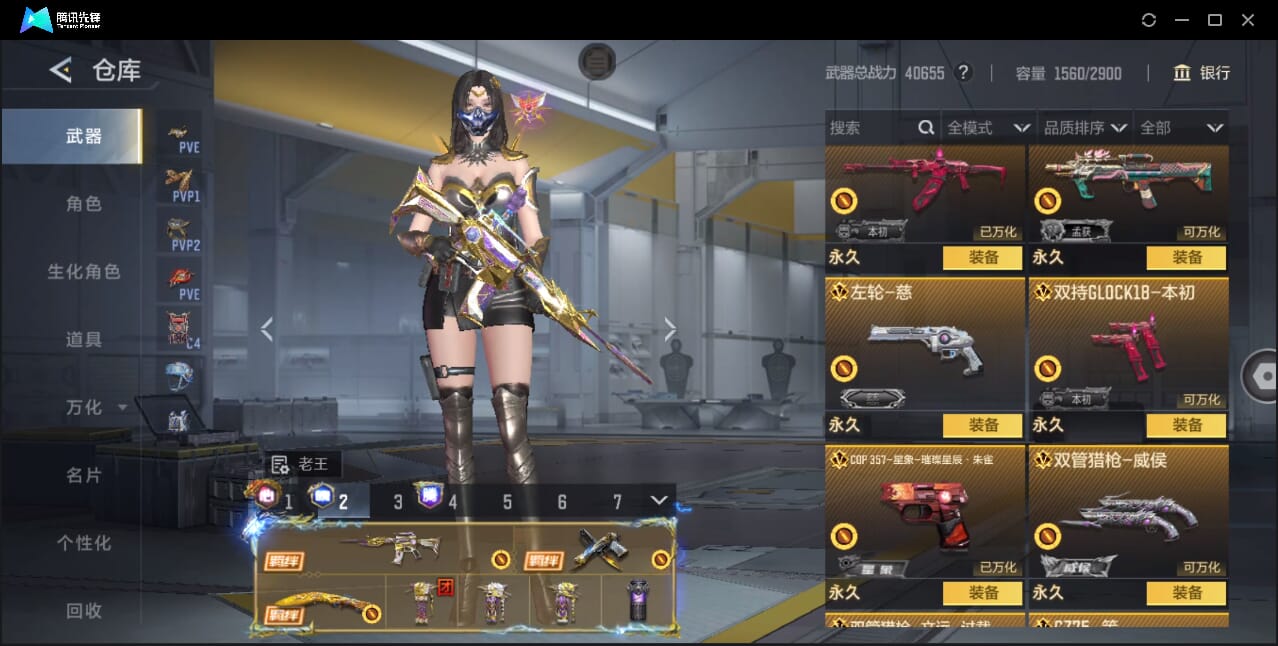Image resolution: width=1278 pixels, height=646 pixels.
Task: Open the 回收 section
Action: click(x=84, y=610)
